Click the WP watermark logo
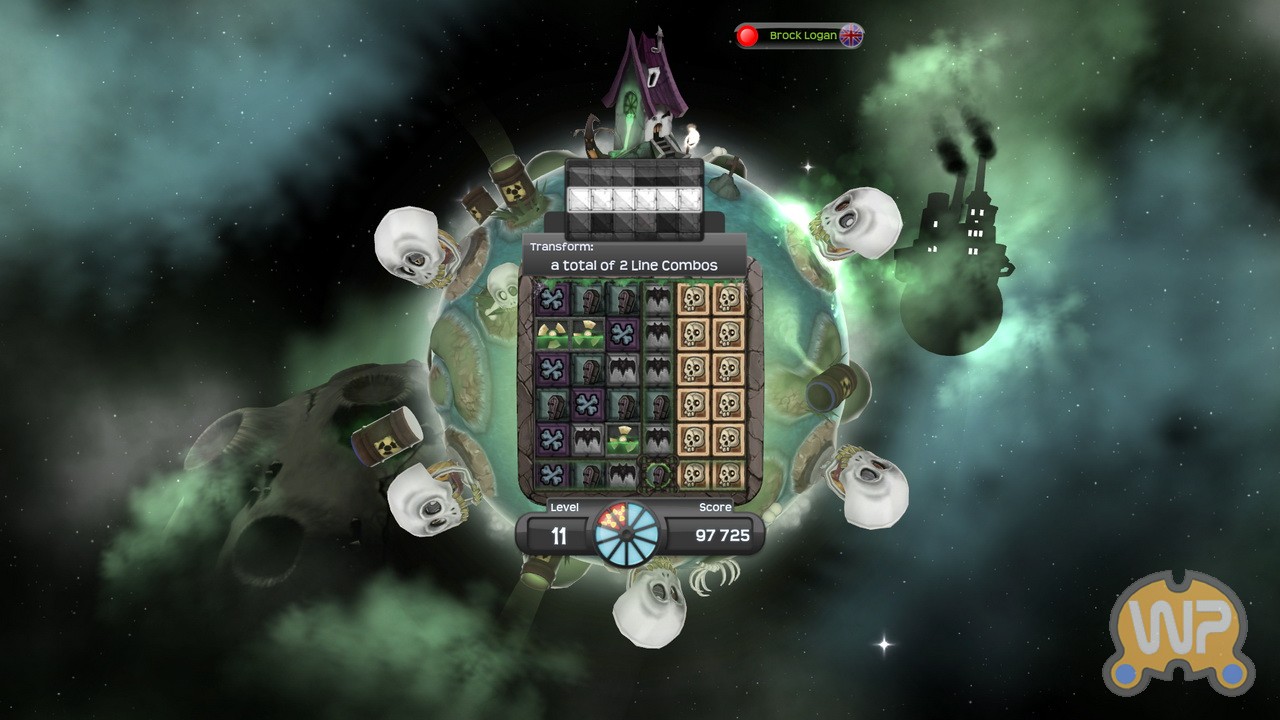The height and width of the screenshot is (720, 1280). pos(1178,634)
